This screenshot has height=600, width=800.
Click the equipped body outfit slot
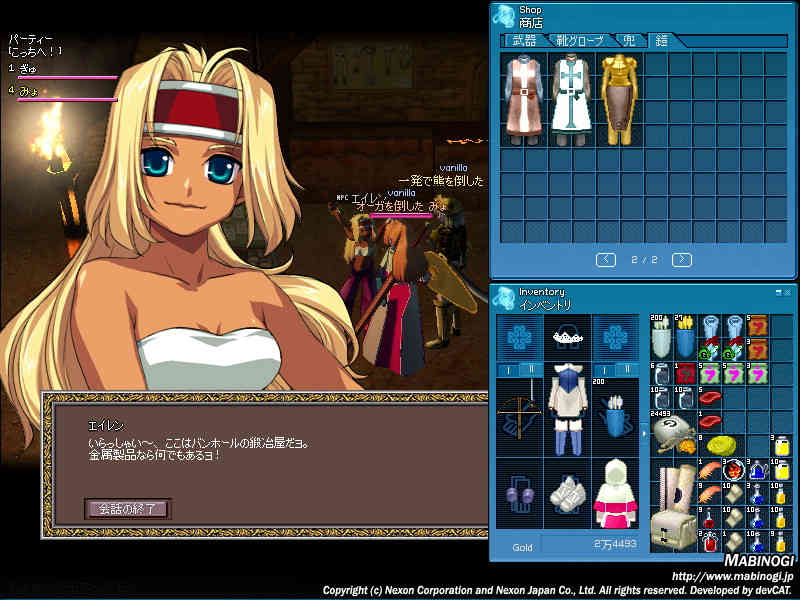[568, 413]
